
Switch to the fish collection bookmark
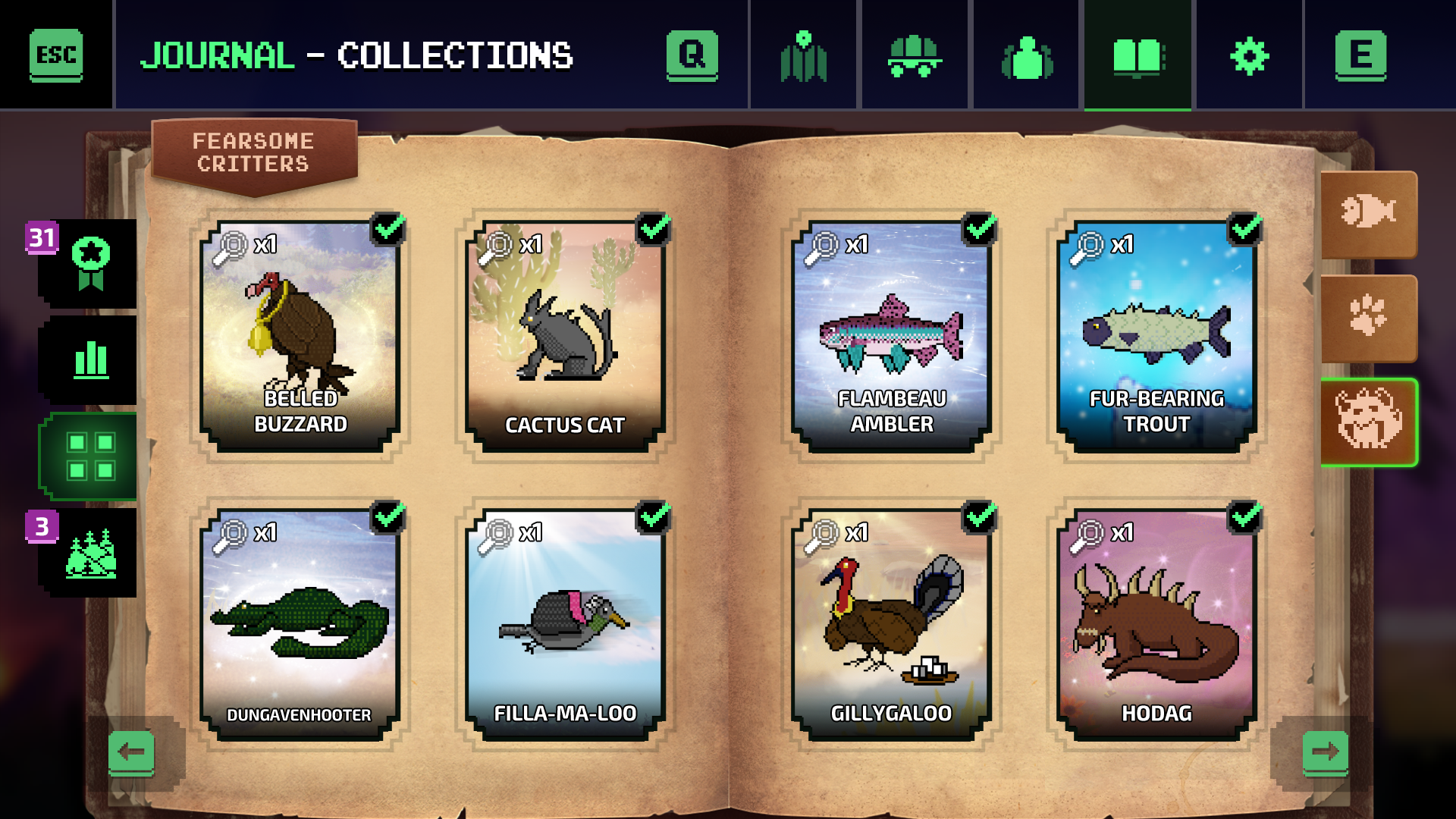click(x=1368, y=213)
